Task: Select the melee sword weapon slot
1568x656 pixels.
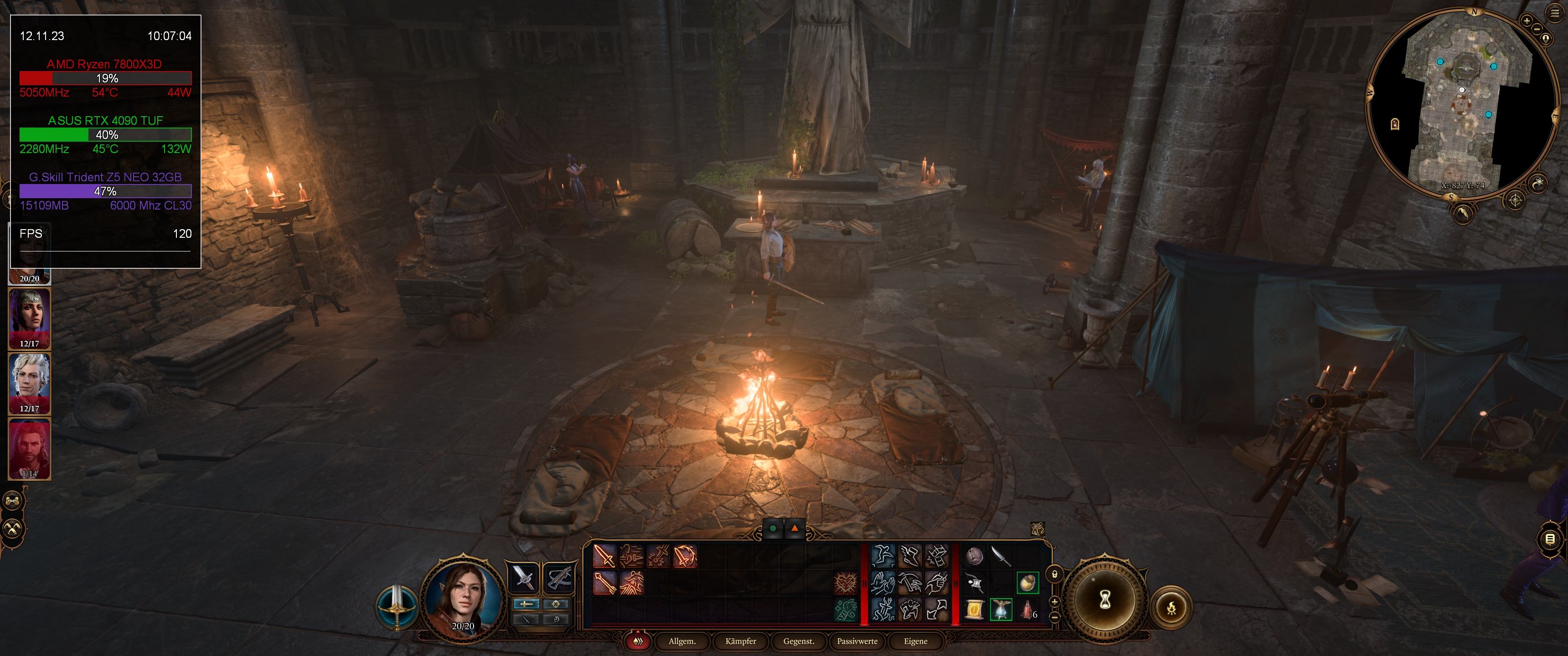Action: [x=523, y=577]
